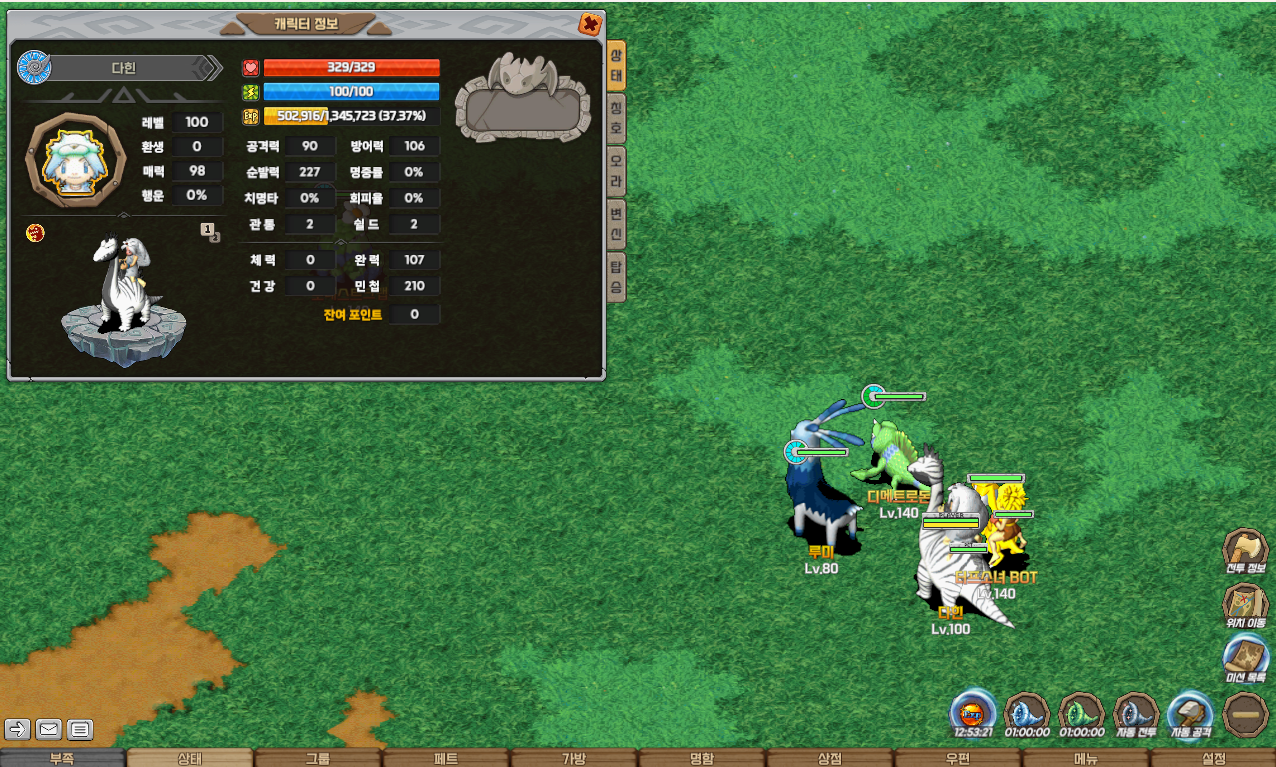Open the 그룹 (group) bottom menu
This screenshot has width=1276, height=767.
click(x=318, y=758)
